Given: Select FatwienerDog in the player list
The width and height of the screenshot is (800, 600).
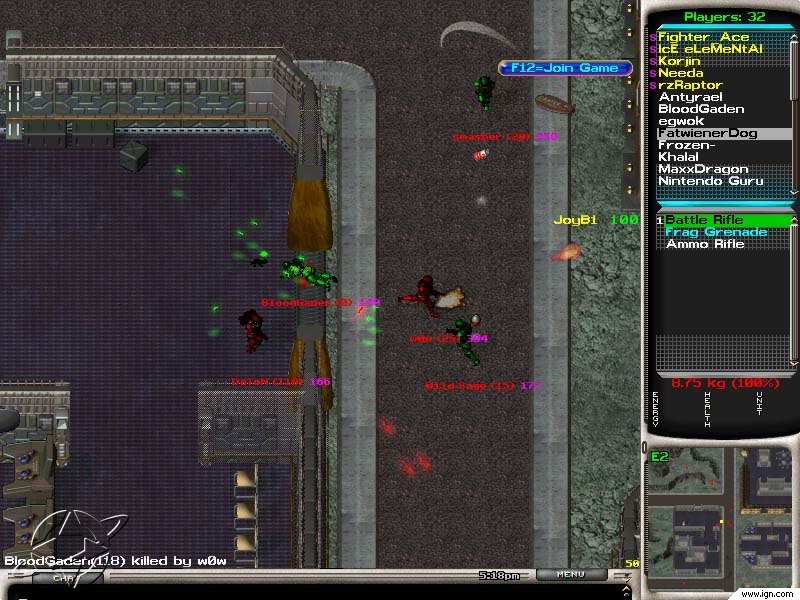Looking at the screenshot, I should coord(707,133).
